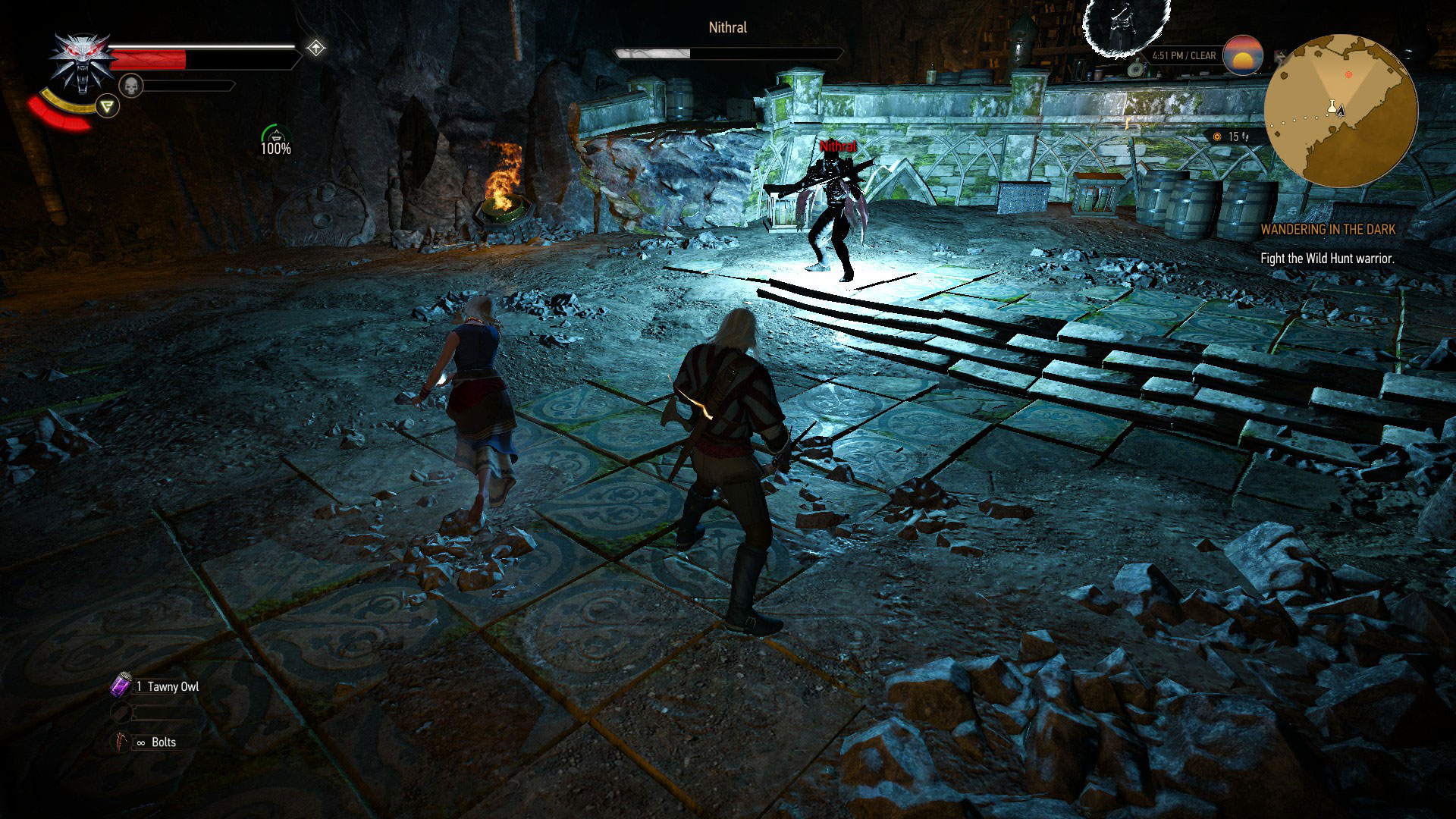This screenshot has height=819, width=1456.
Task: Toggle the empty bomb slot
Action: pos(120,713)
